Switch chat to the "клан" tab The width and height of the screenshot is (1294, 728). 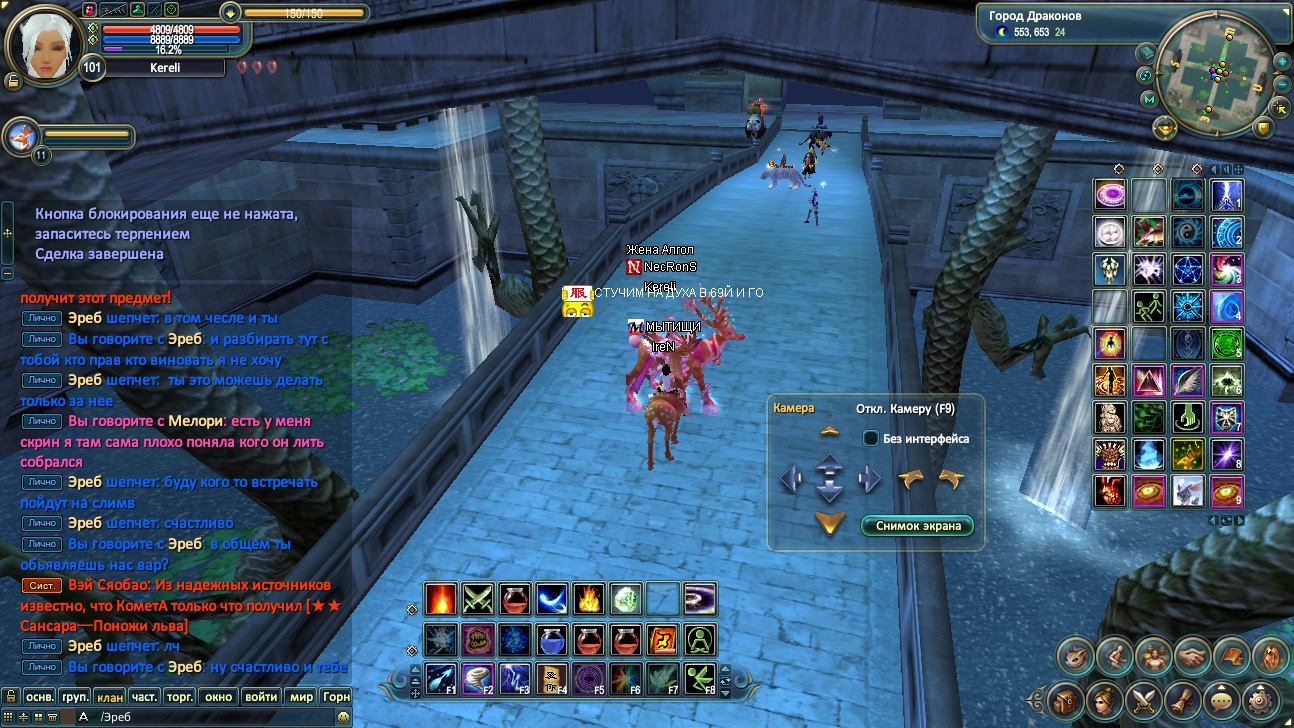(110, 696)
